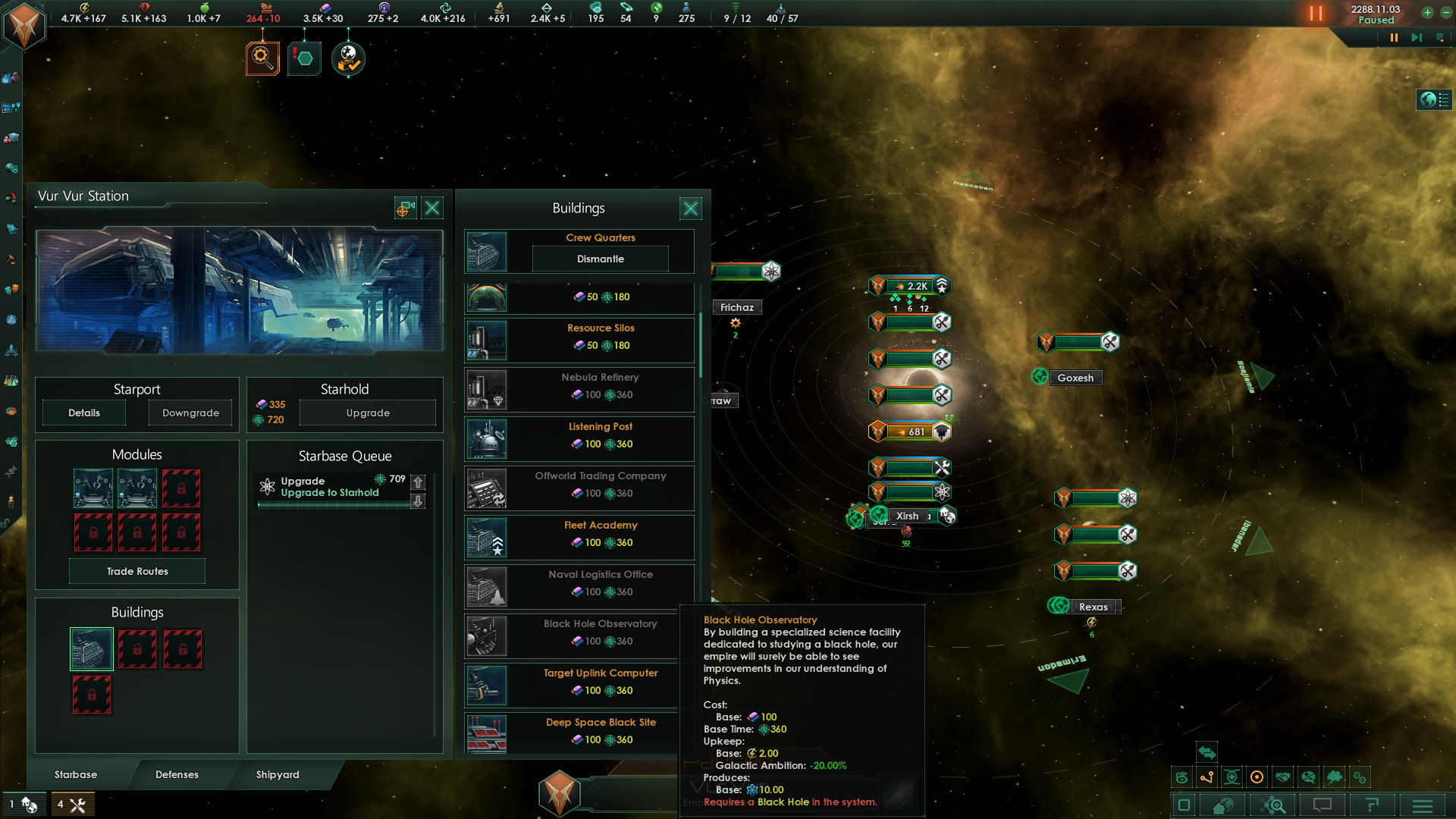Click the Starhold Upgrade button
The width and height of the screenshot is (1456, 819).
click(368, 413)
